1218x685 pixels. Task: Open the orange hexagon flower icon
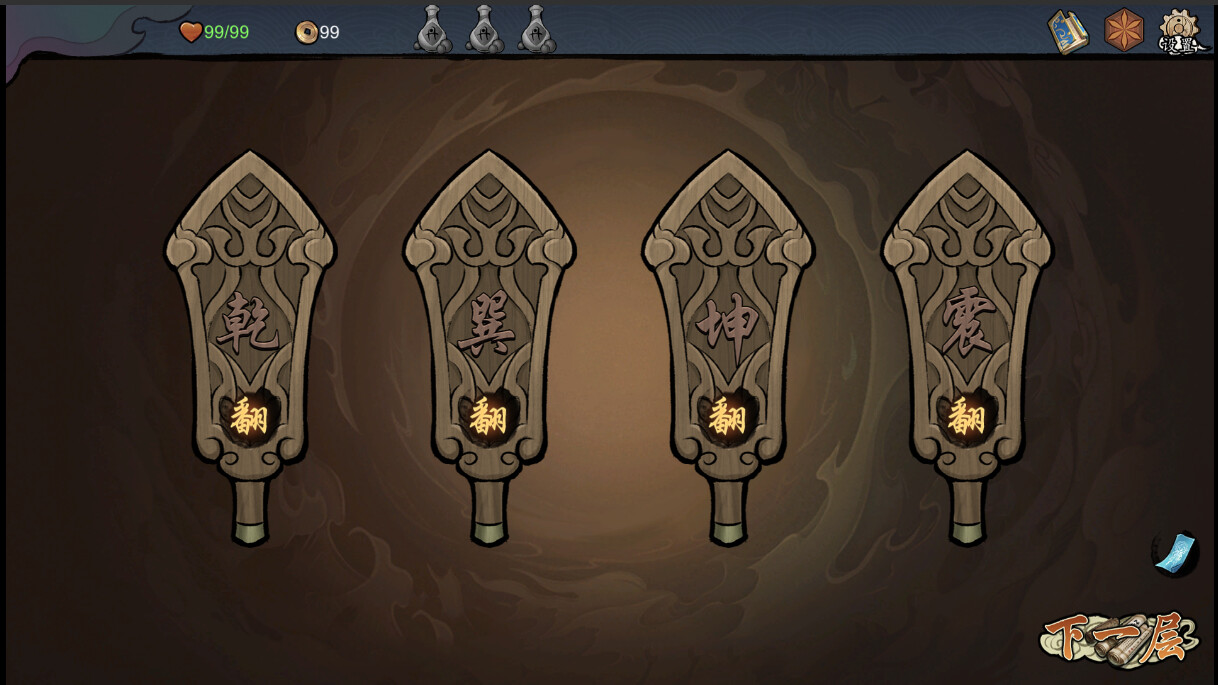[x=1123, y=30]
